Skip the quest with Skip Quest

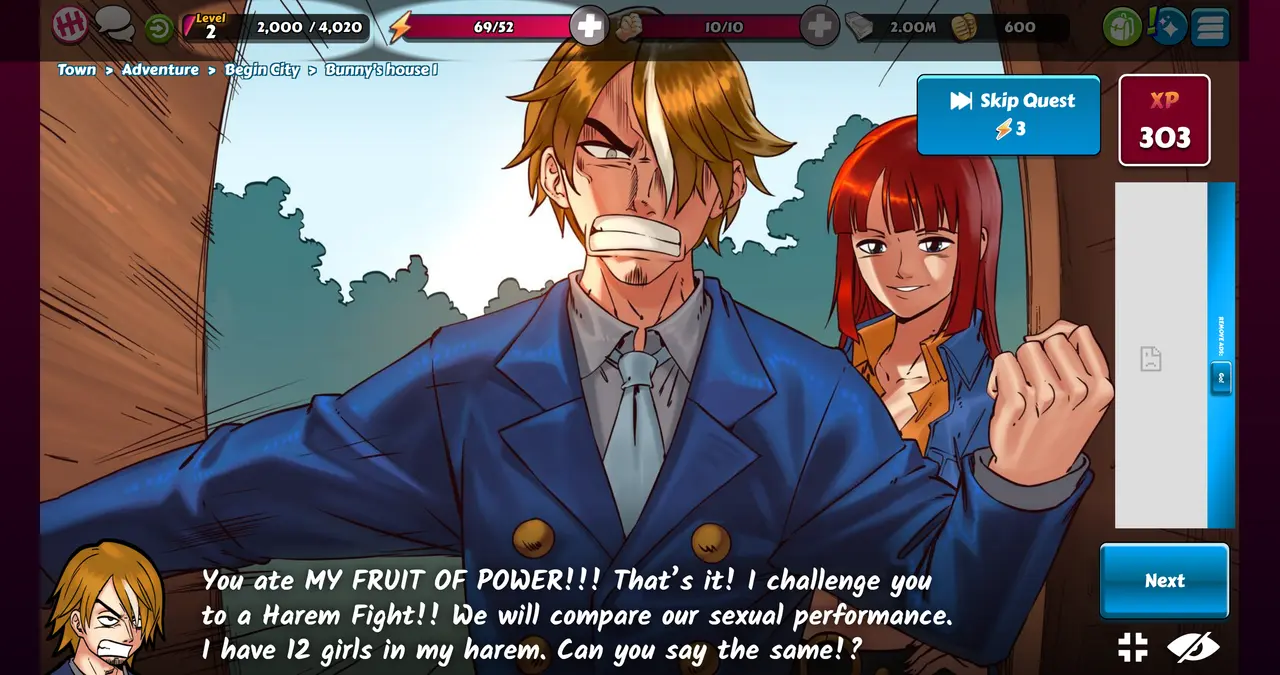1008,115
